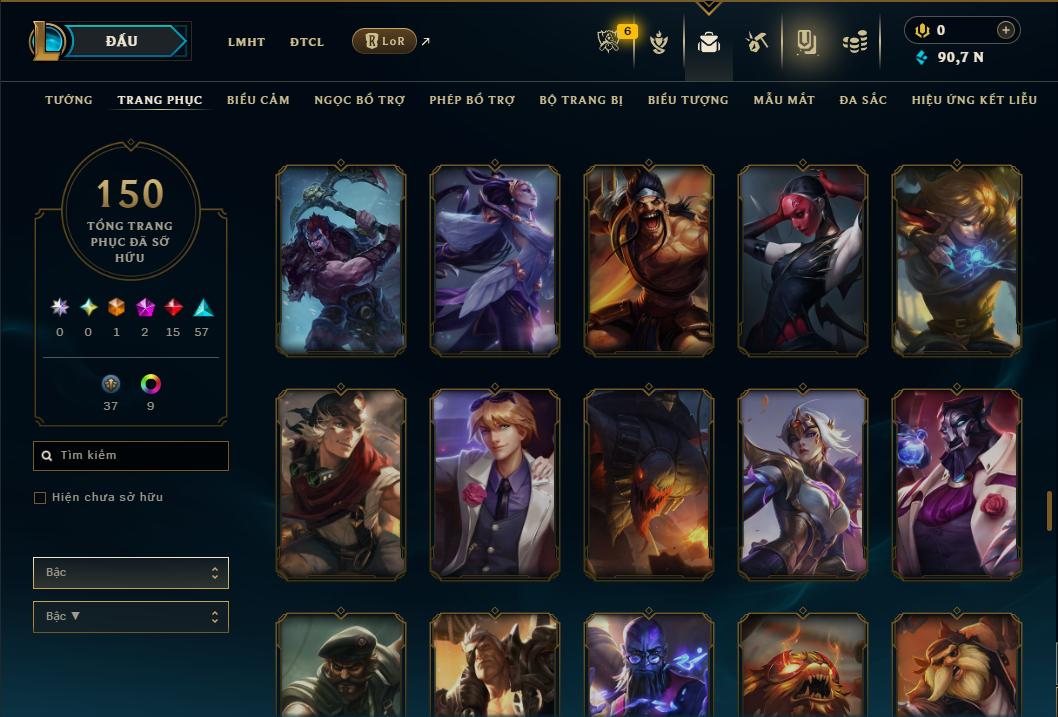Click the plus button to buy currency
The image size is (1058, 717).
(x=1006, y=30)
